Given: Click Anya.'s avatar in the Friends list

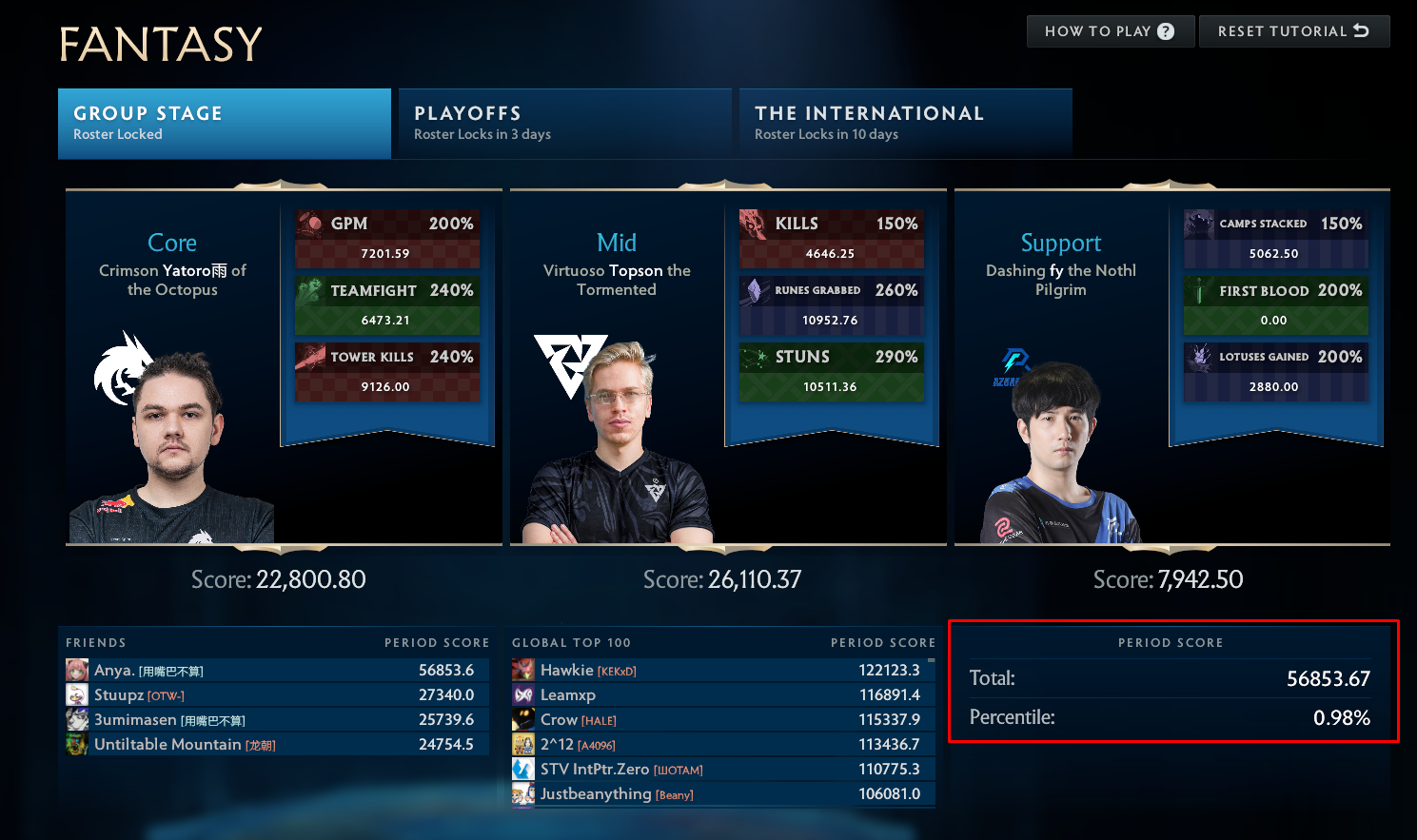Looking at the screenshot, I should click(77, 670).
